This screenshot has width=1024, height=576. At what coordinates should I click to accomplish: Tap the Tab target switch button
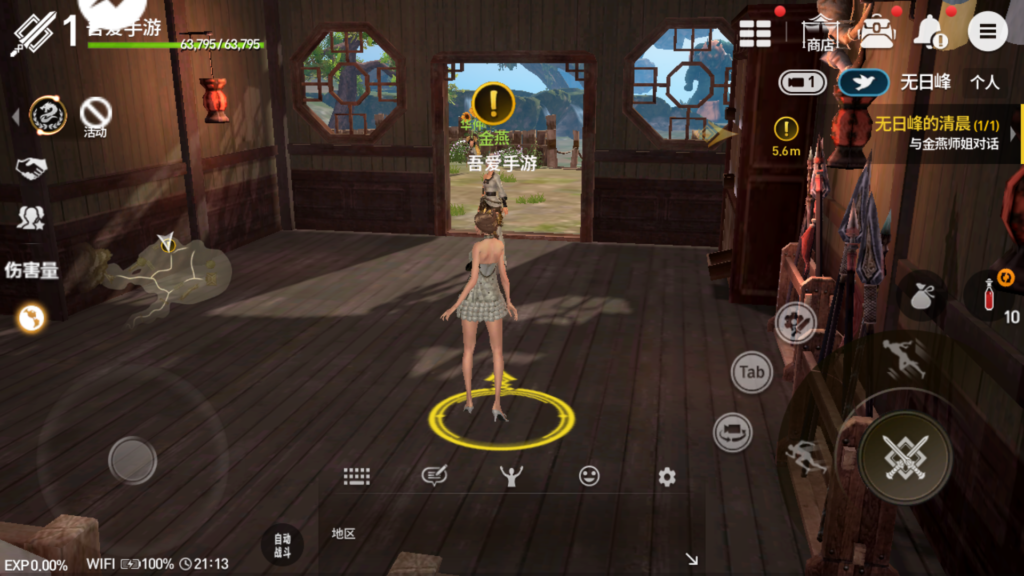pos(752,372)
